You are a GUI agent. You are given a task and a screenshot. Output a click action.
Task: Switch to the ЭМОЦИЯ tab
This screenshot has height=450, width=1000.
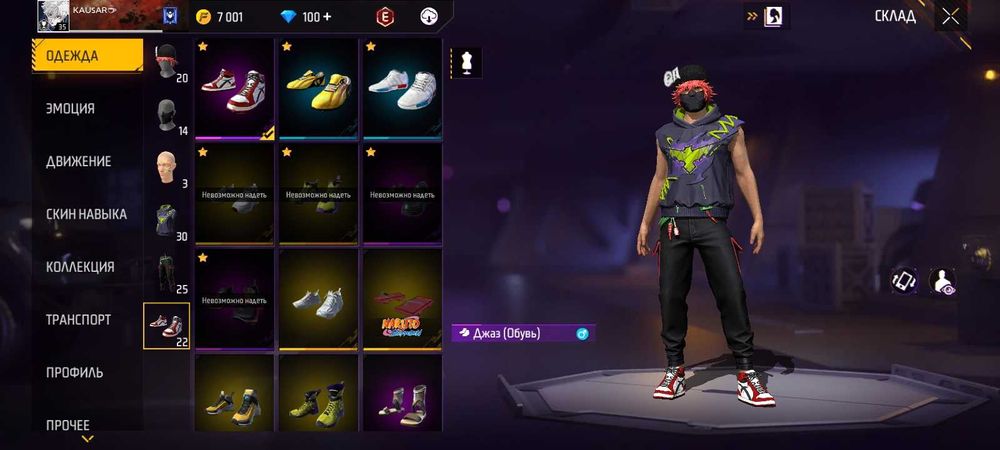[x=71, y=108]
